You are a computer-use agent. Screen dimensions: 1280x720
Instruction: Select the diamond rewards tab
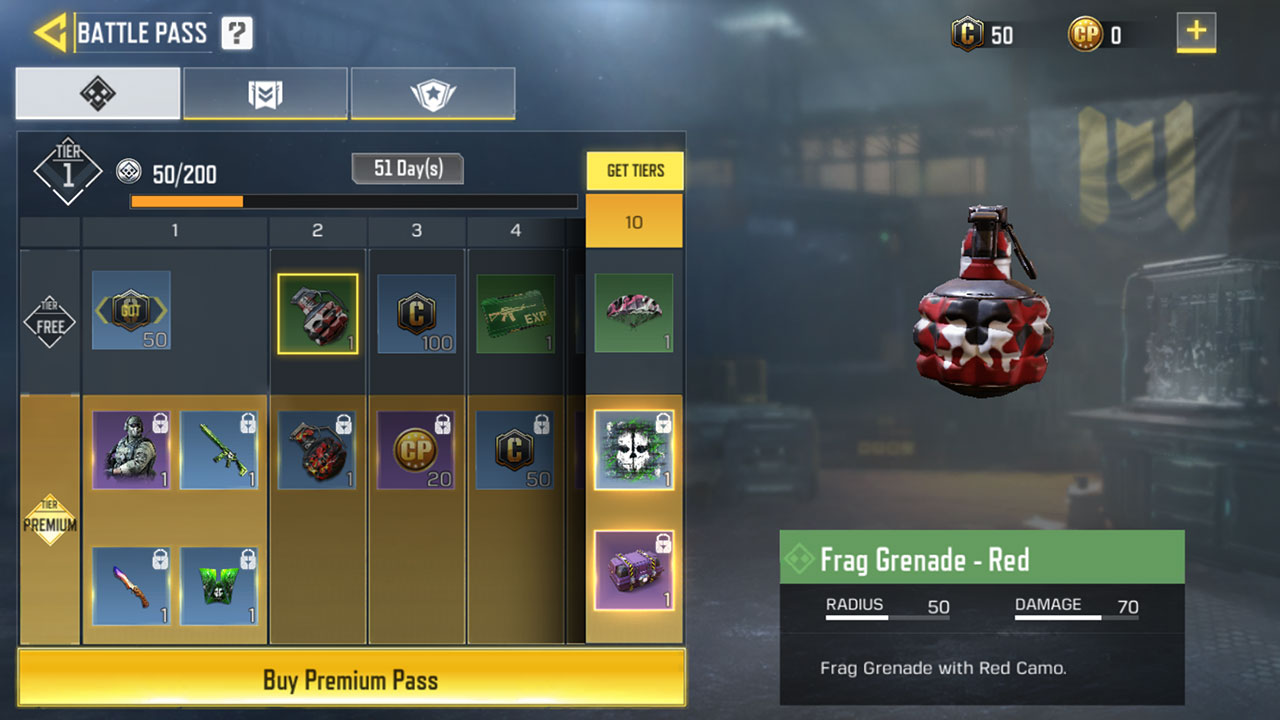pos(98,94)
